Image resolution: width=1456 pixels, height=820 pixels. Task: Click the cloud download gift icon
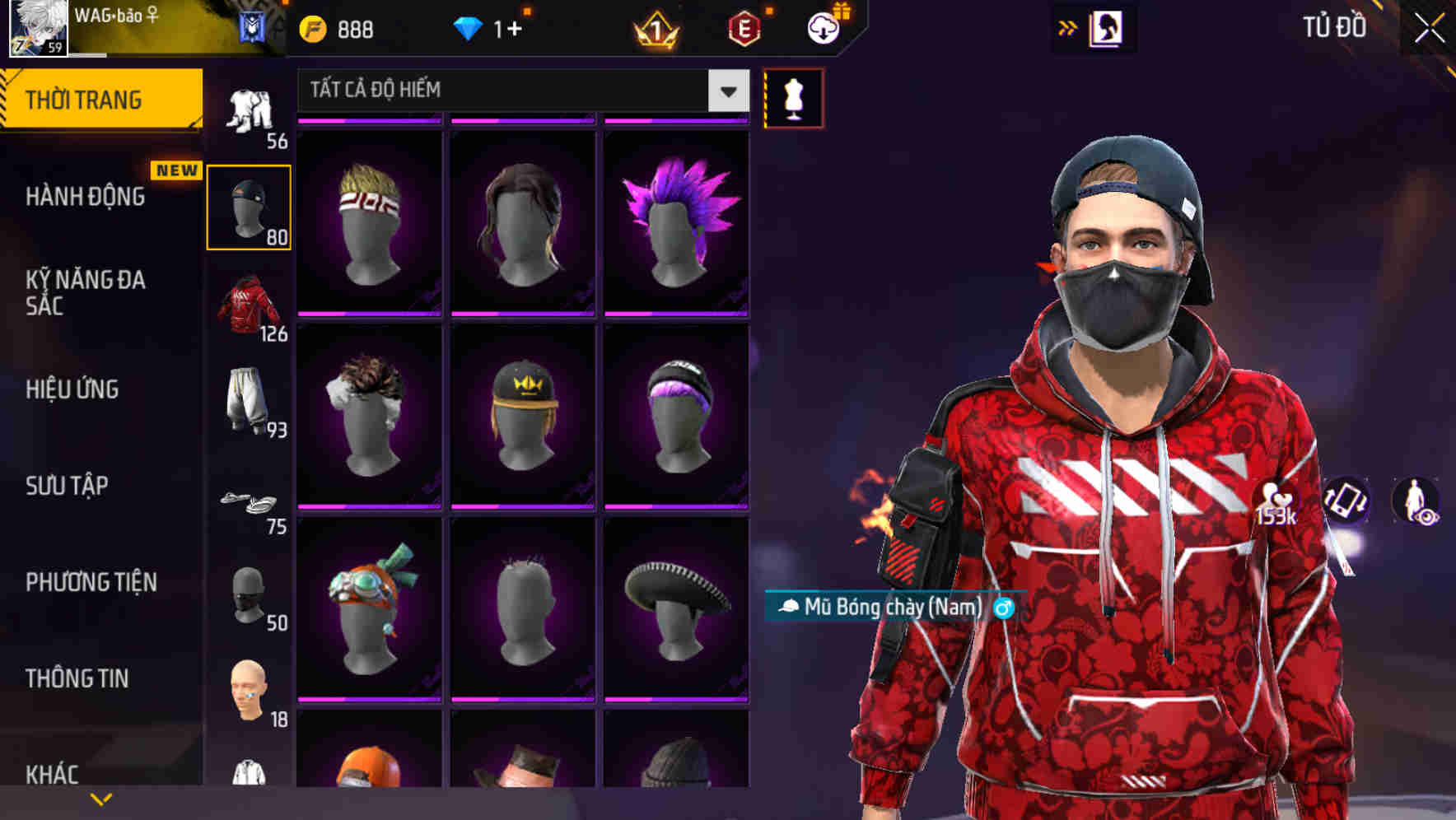tap(822, 27)
